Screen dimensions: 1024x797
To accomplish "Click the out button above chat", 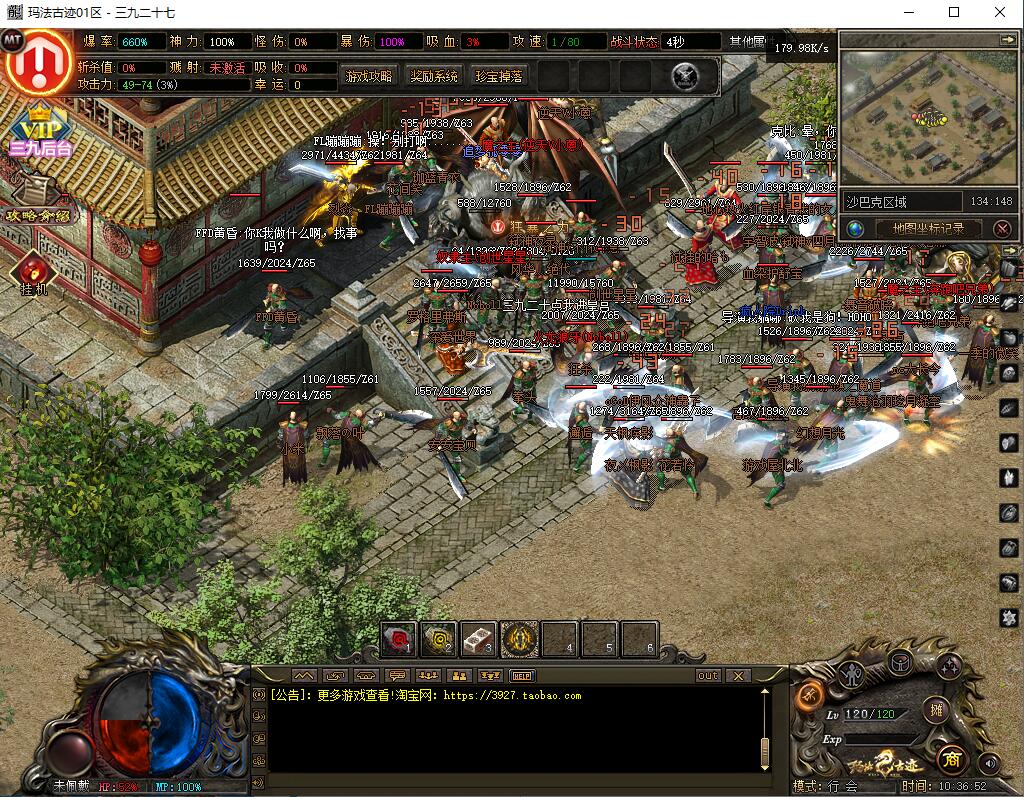I will 708,675.
